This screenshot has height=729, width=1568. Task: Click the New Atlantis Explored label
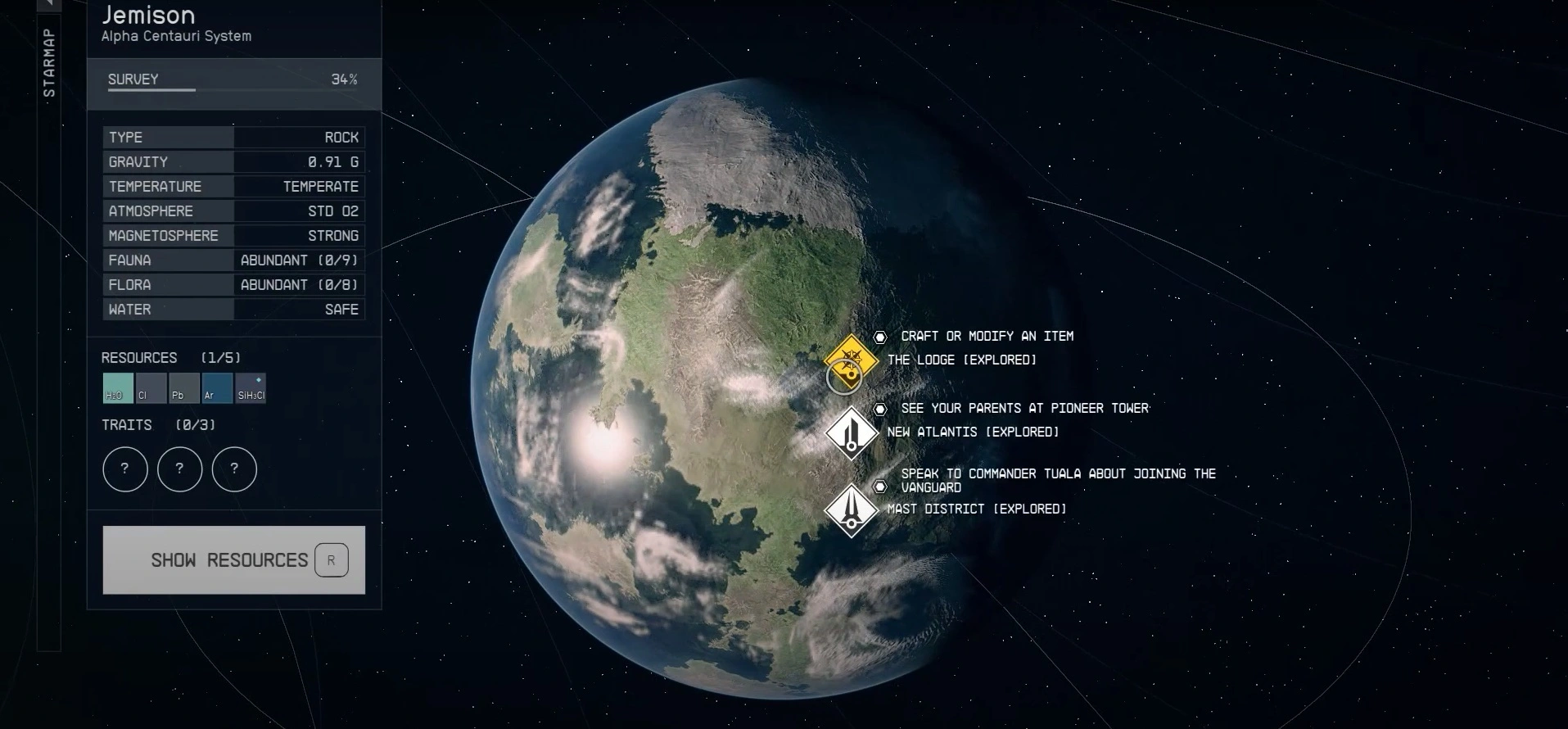[x=973, y=432]
